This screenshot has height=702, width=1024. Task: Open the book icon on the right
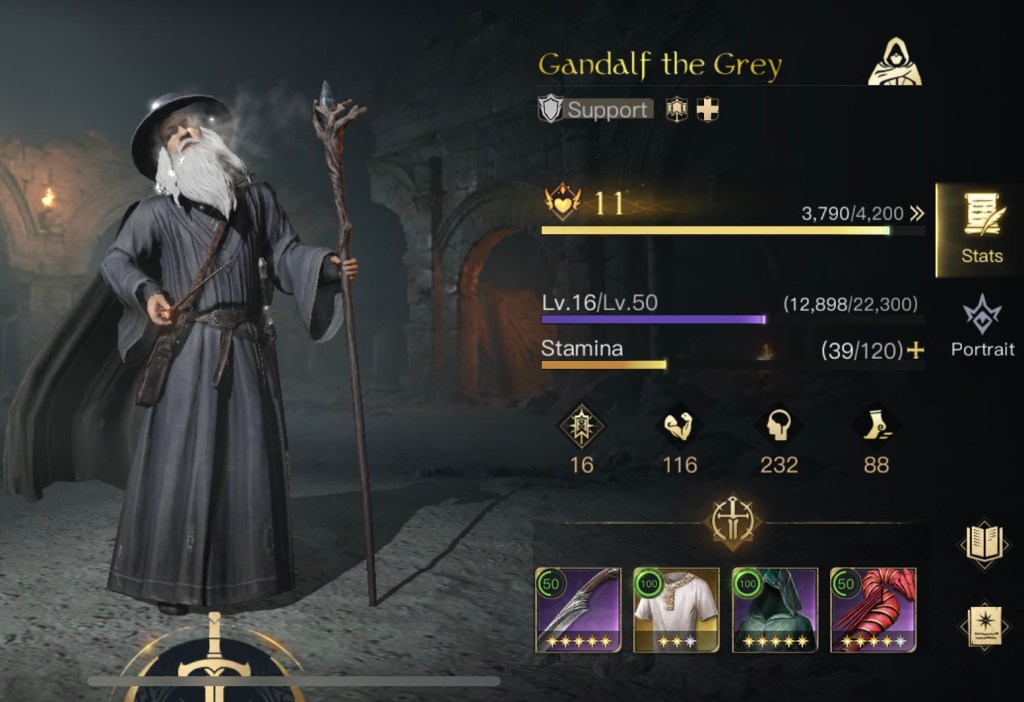(982, 542)
